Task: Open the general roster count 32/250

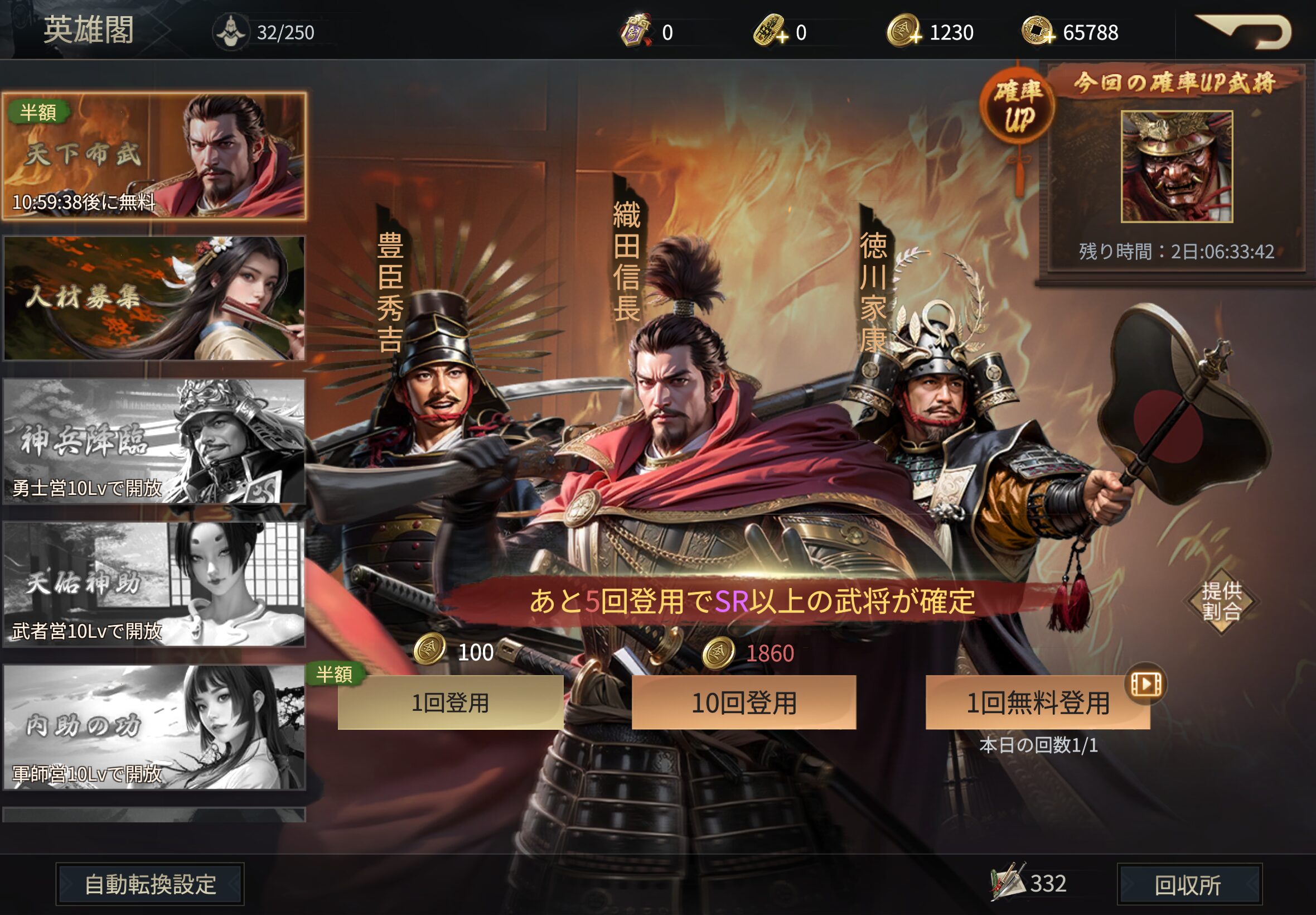Action: [x=231, y=32]
